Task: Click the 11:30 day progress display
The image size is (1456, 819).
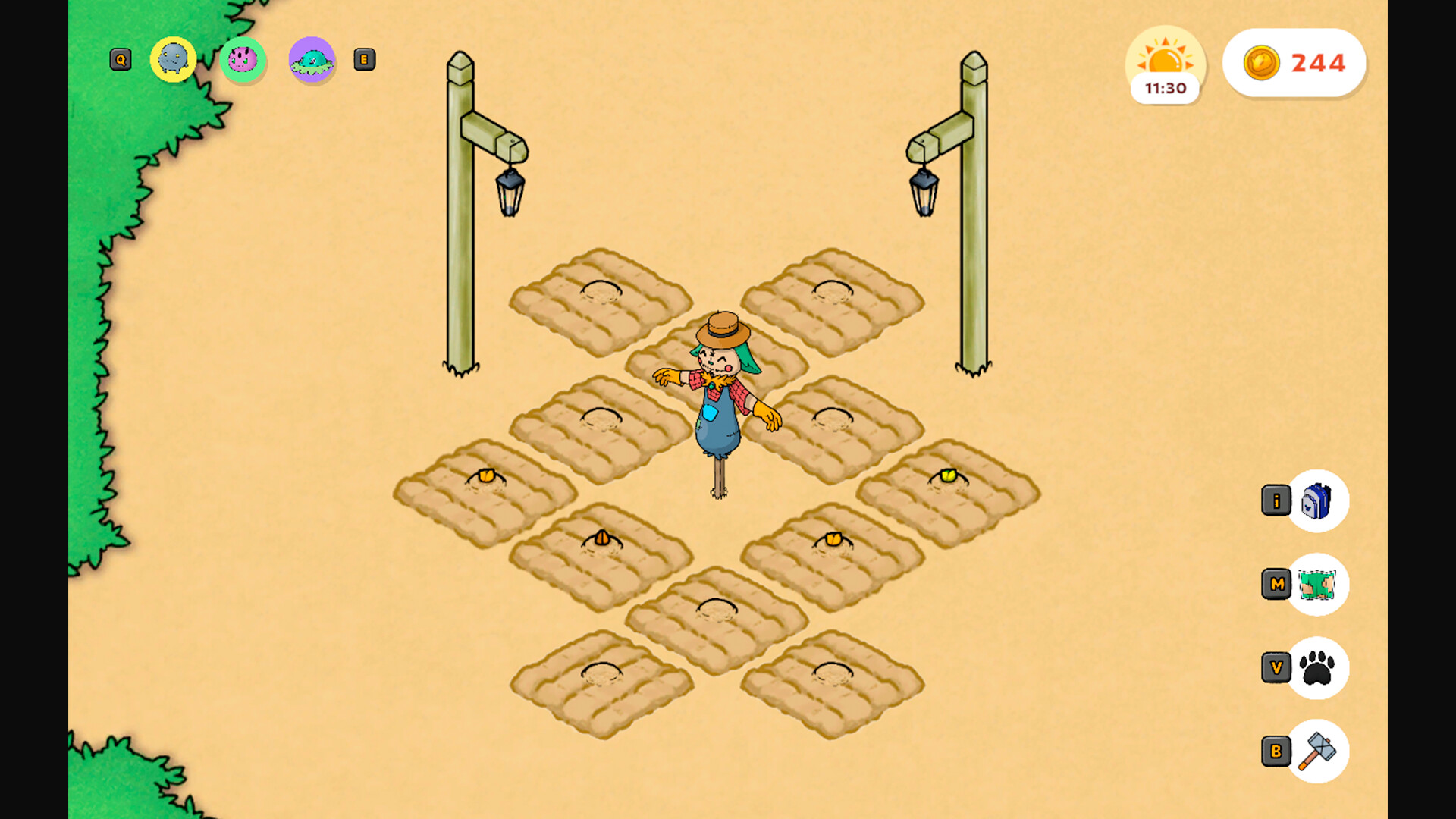Action: pos(1166,88)
